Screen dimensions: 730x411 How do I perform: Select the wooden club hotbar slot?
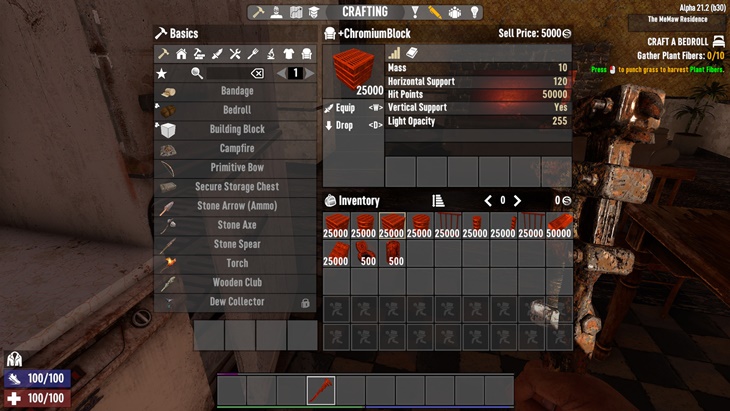click(320, 390)
